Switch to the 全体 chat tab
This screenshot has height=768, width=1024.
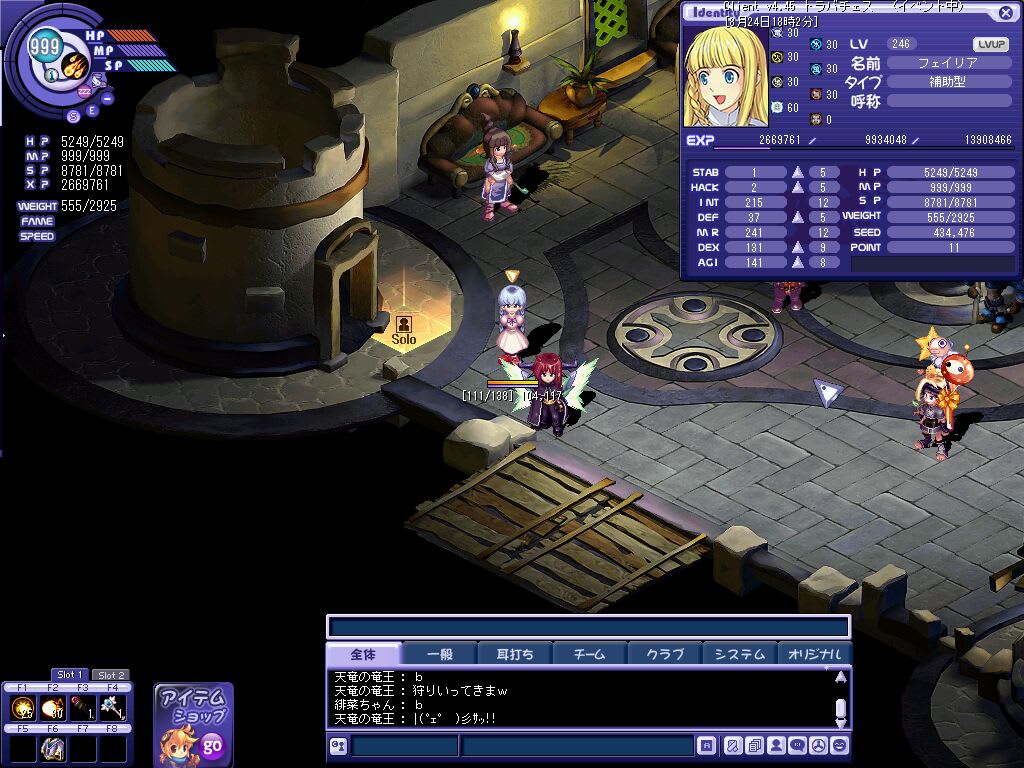[363, 654]
